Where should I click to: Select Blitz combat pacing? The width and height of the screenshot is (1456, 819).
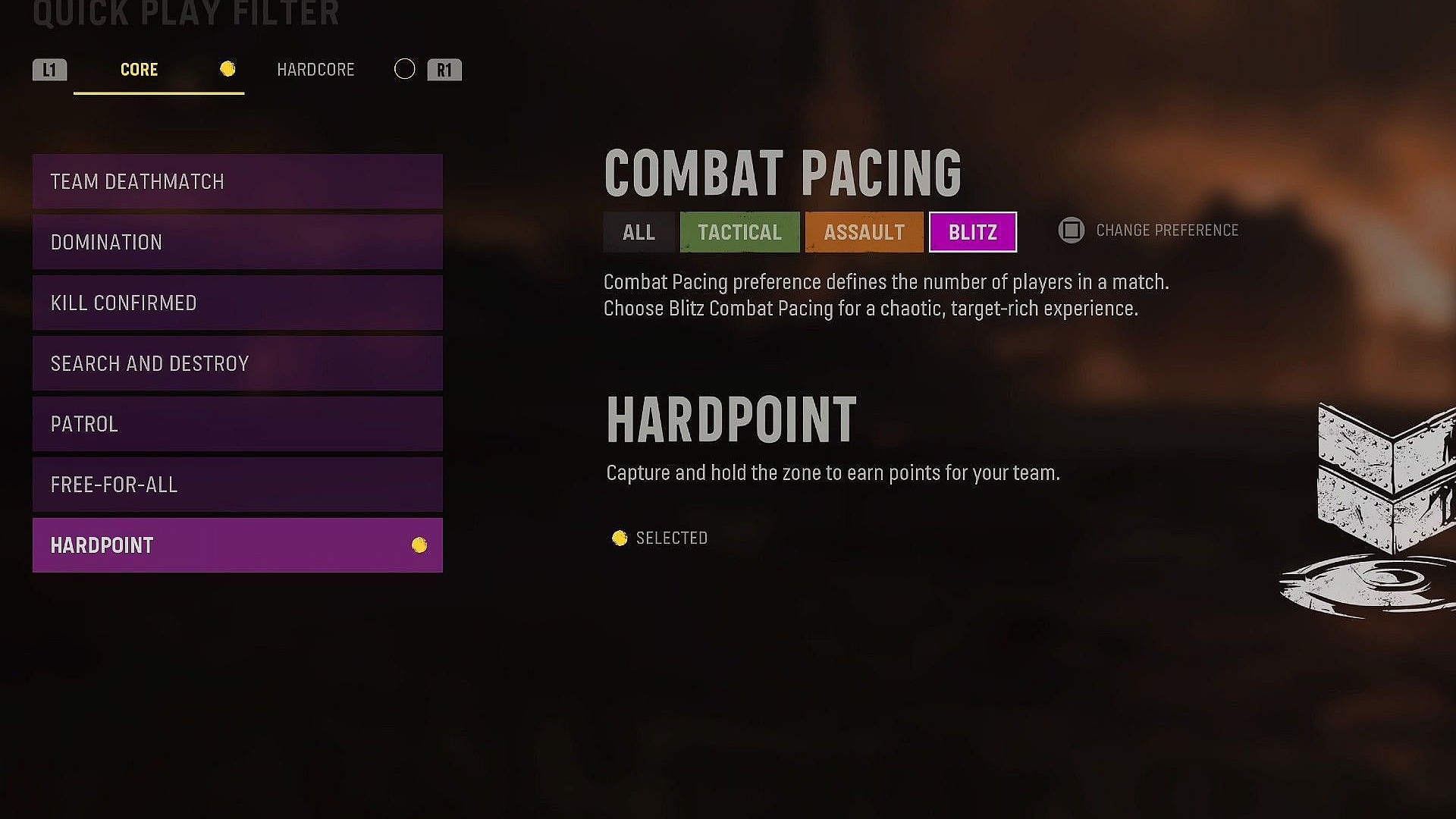[x=972, y=232]
